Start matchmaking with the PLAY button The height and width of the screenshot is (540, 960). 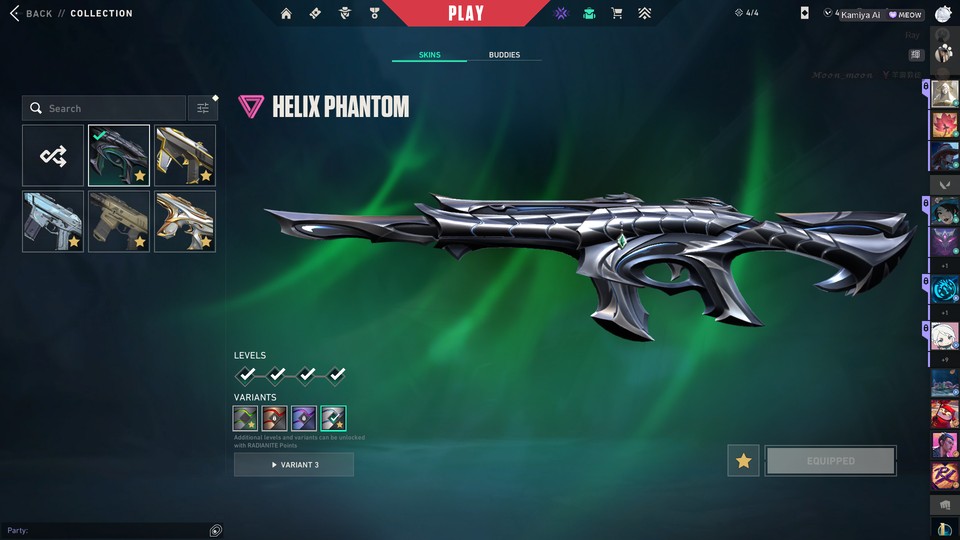(x=466, y=13)
